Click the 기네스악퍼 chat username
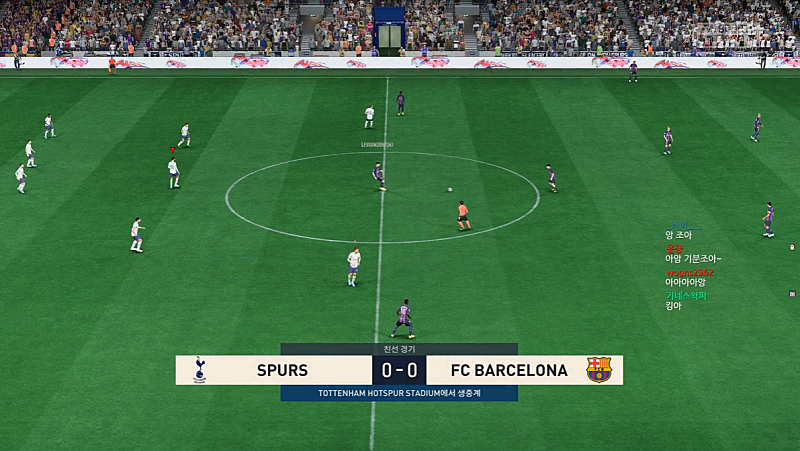The height and width of the screenshot is (451, 800). (686, 295)
